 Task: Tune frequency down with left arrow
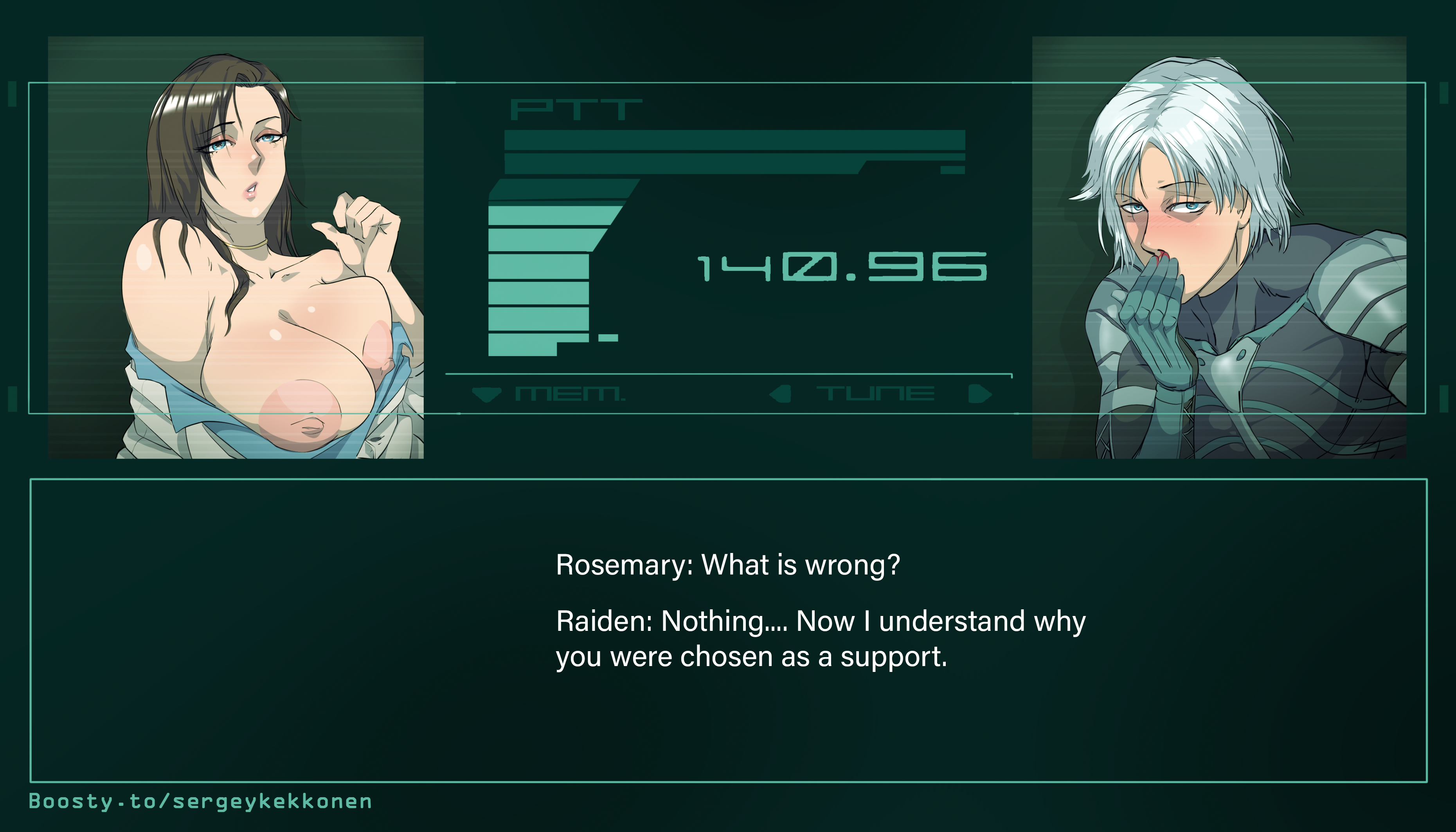point(780,394)
